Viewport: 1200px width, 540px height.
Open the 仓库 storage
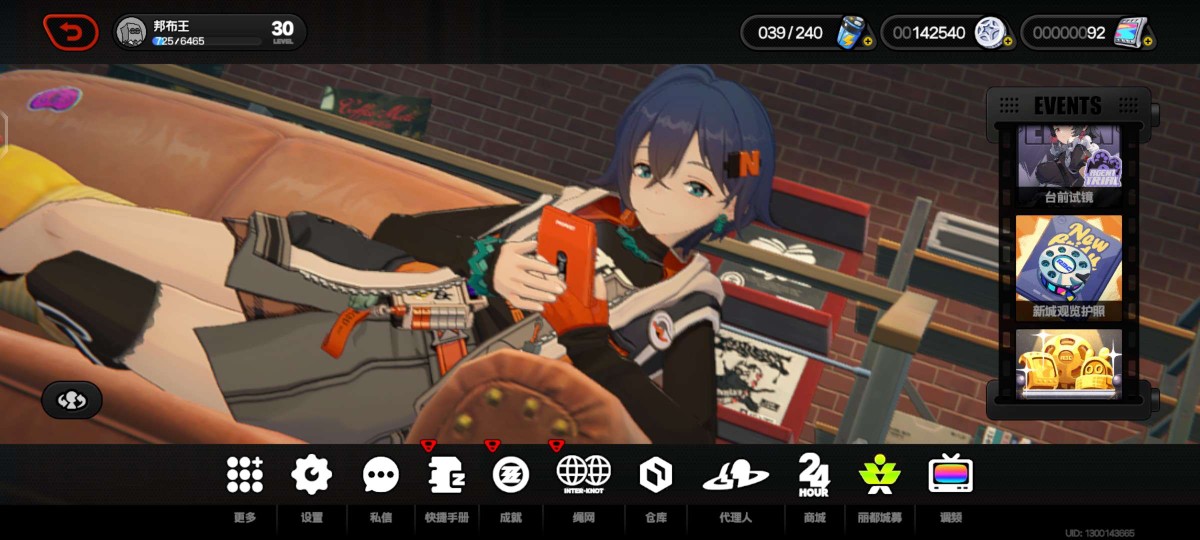[x=656, y=474]
